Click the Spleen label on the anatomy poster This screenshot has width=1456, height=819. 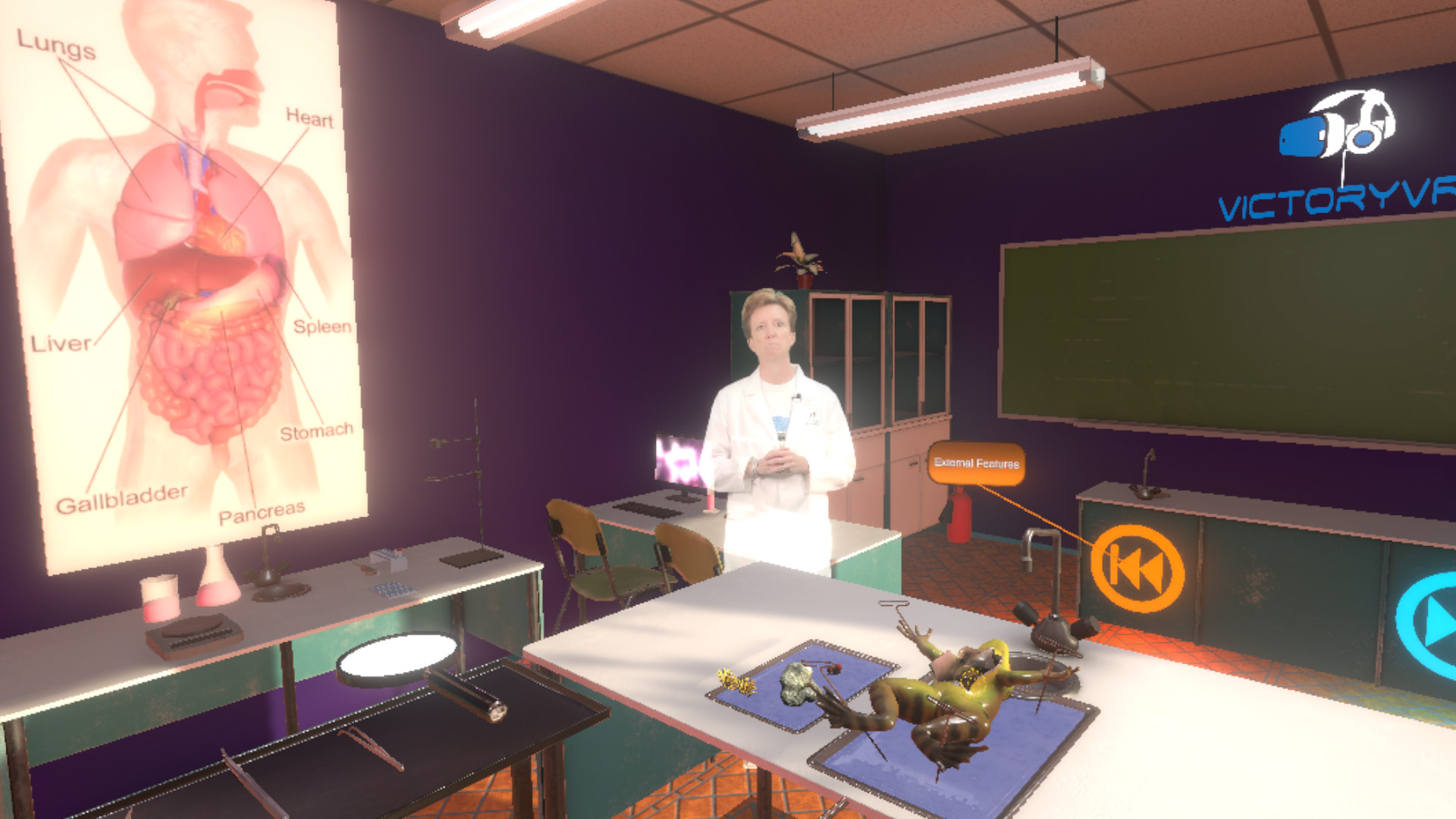[x=325, y=328]
